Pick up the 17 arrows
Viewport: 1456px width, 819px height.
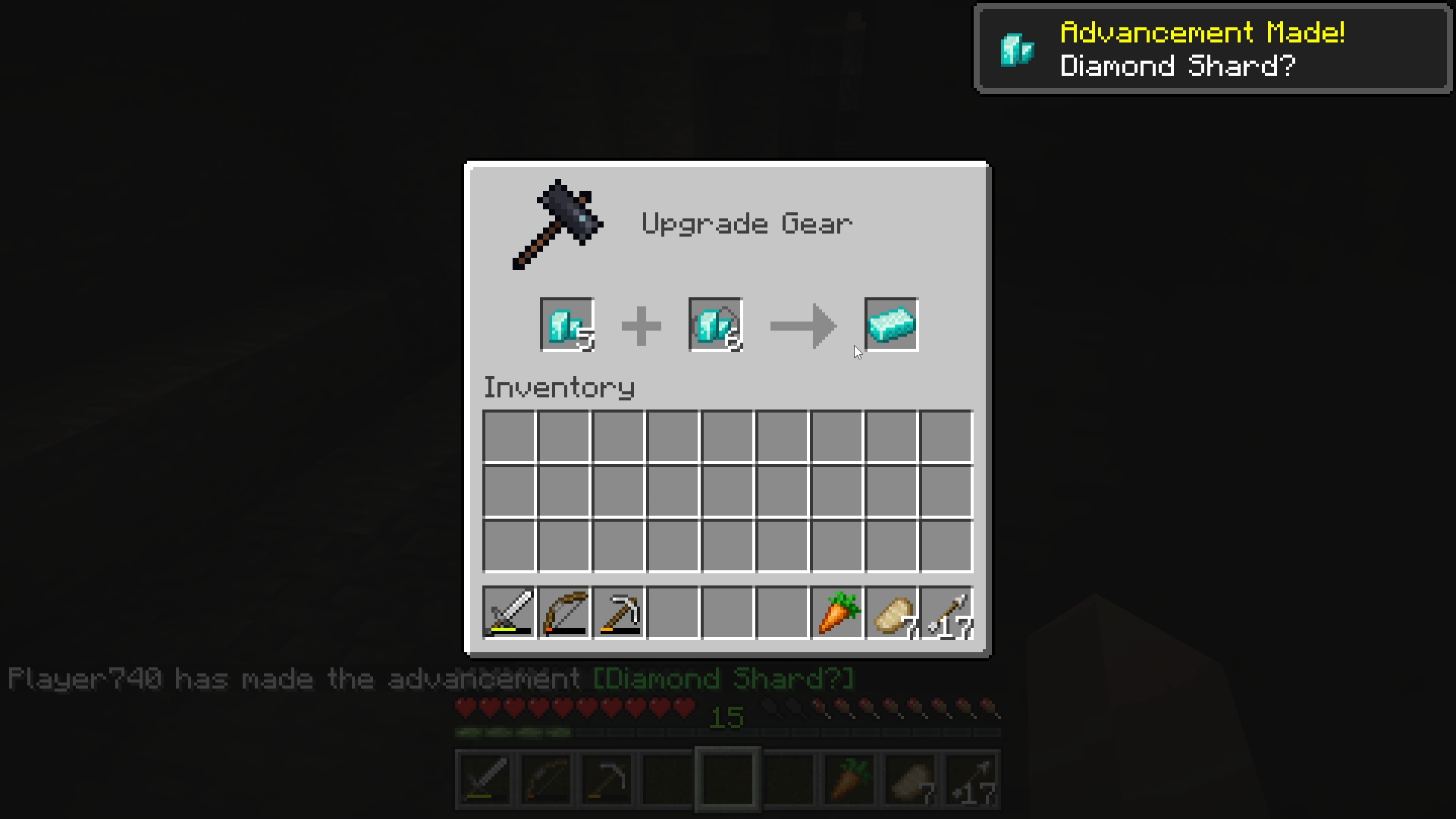pyautogui.click(x=946, y=613)
